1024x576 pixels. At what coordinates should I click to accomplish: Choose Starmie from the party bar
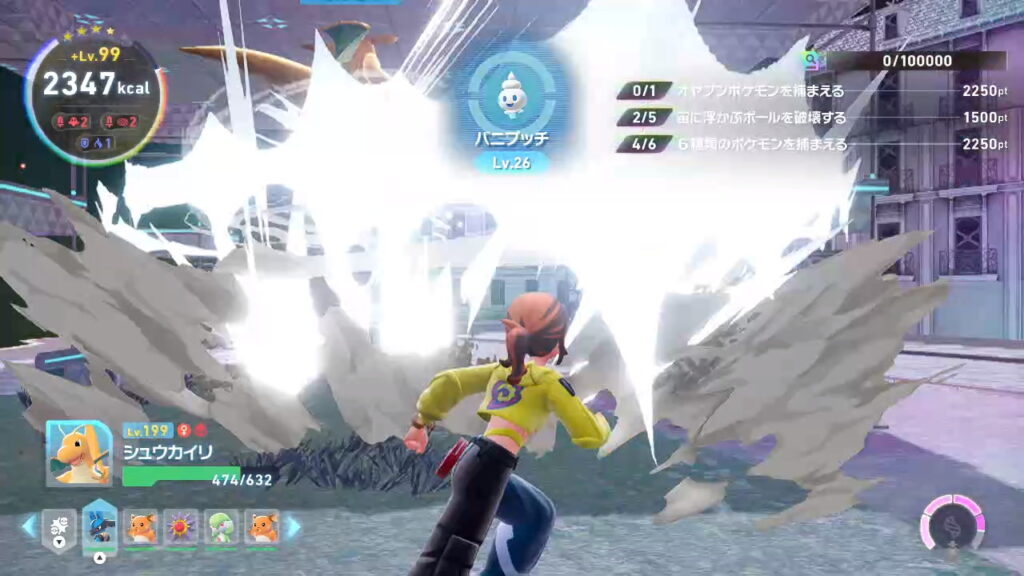click(182, 526)
